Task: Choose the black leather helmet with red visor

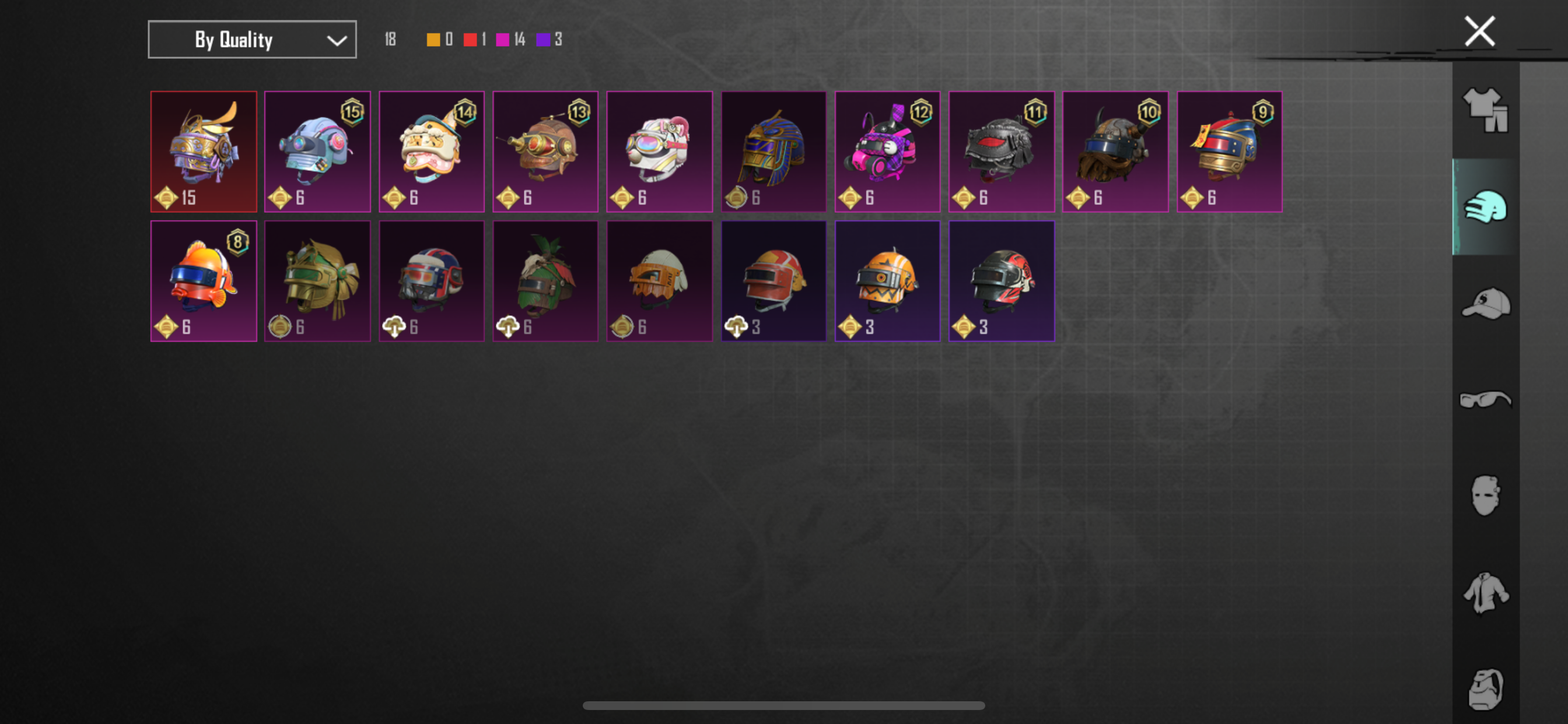Action: pyautogui.click(x=1000, y=152)
